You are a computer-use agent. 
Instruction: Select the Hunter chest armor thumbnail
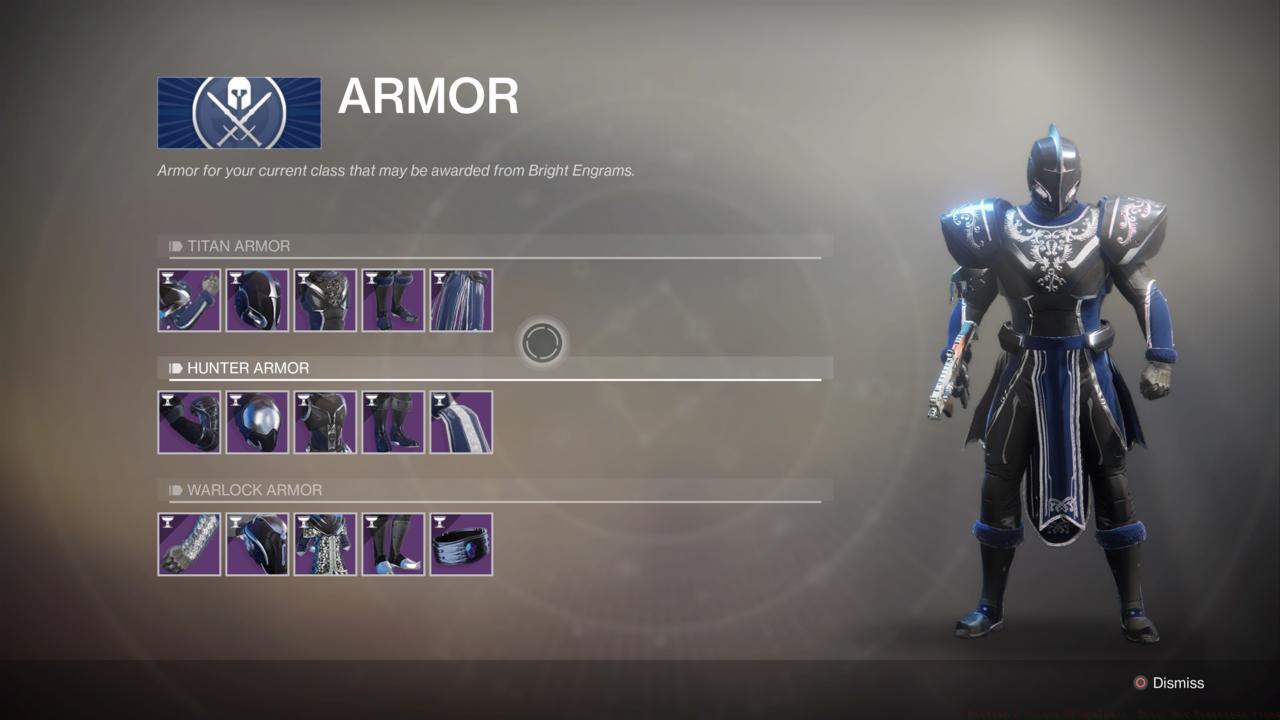pyautogui.click(x=325, y=422)
